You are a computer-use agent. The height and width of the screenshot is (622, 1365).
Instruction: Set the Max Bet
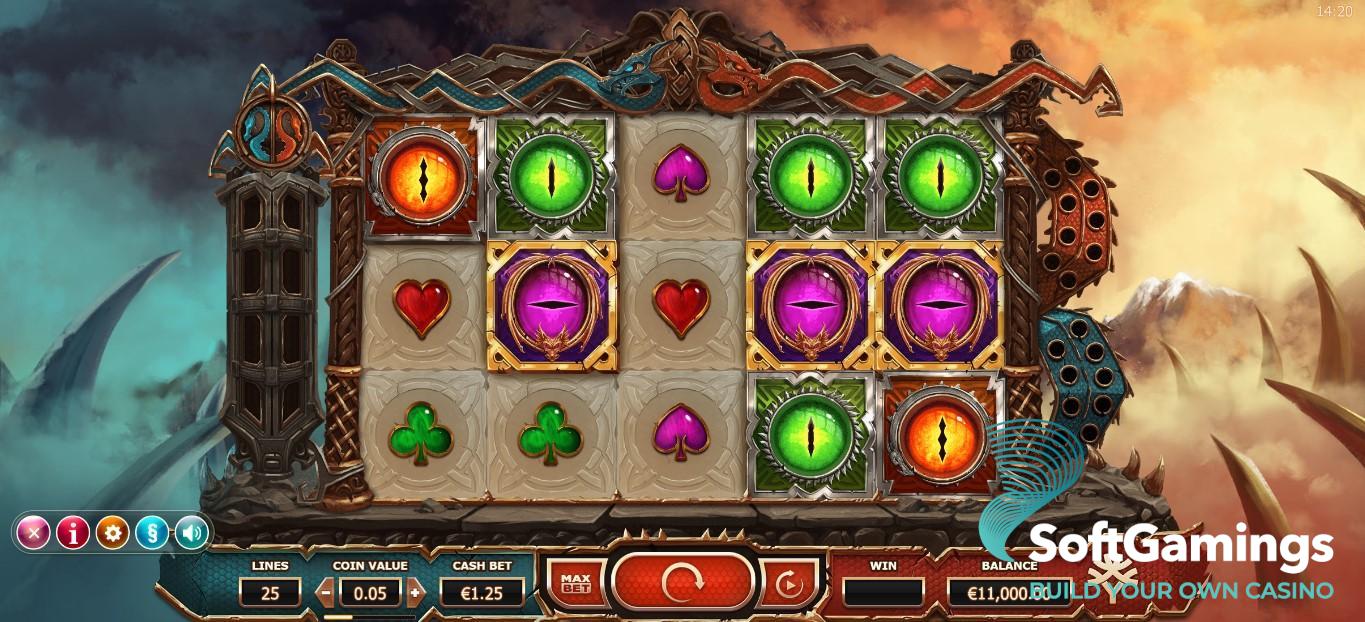pyautogui.click(x=575, y=584)
